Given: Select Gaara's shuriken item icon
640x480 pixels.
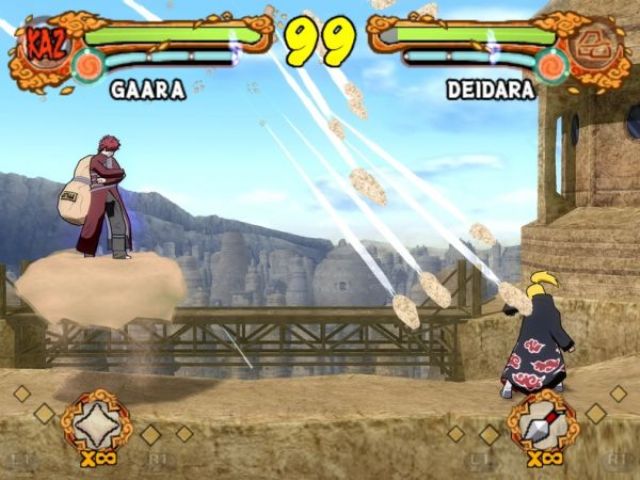Looking at the screenshot, I should [96, 421].
